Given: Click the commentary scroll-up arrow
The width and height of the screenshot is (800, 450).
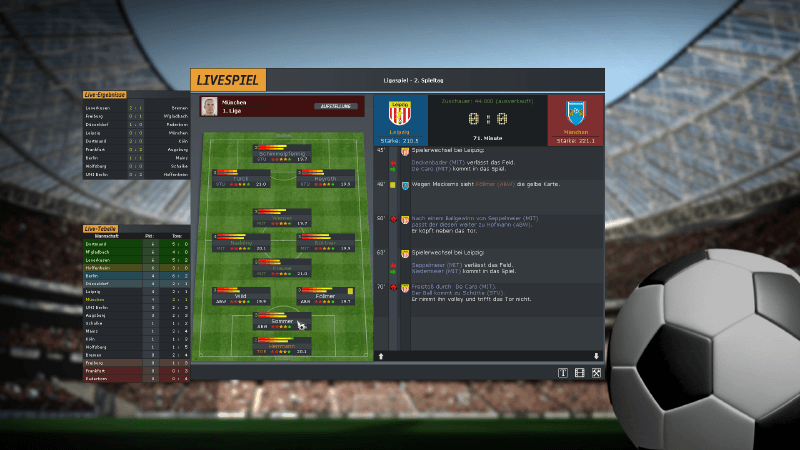Looking at the screenshot, I should click(380, 356).
